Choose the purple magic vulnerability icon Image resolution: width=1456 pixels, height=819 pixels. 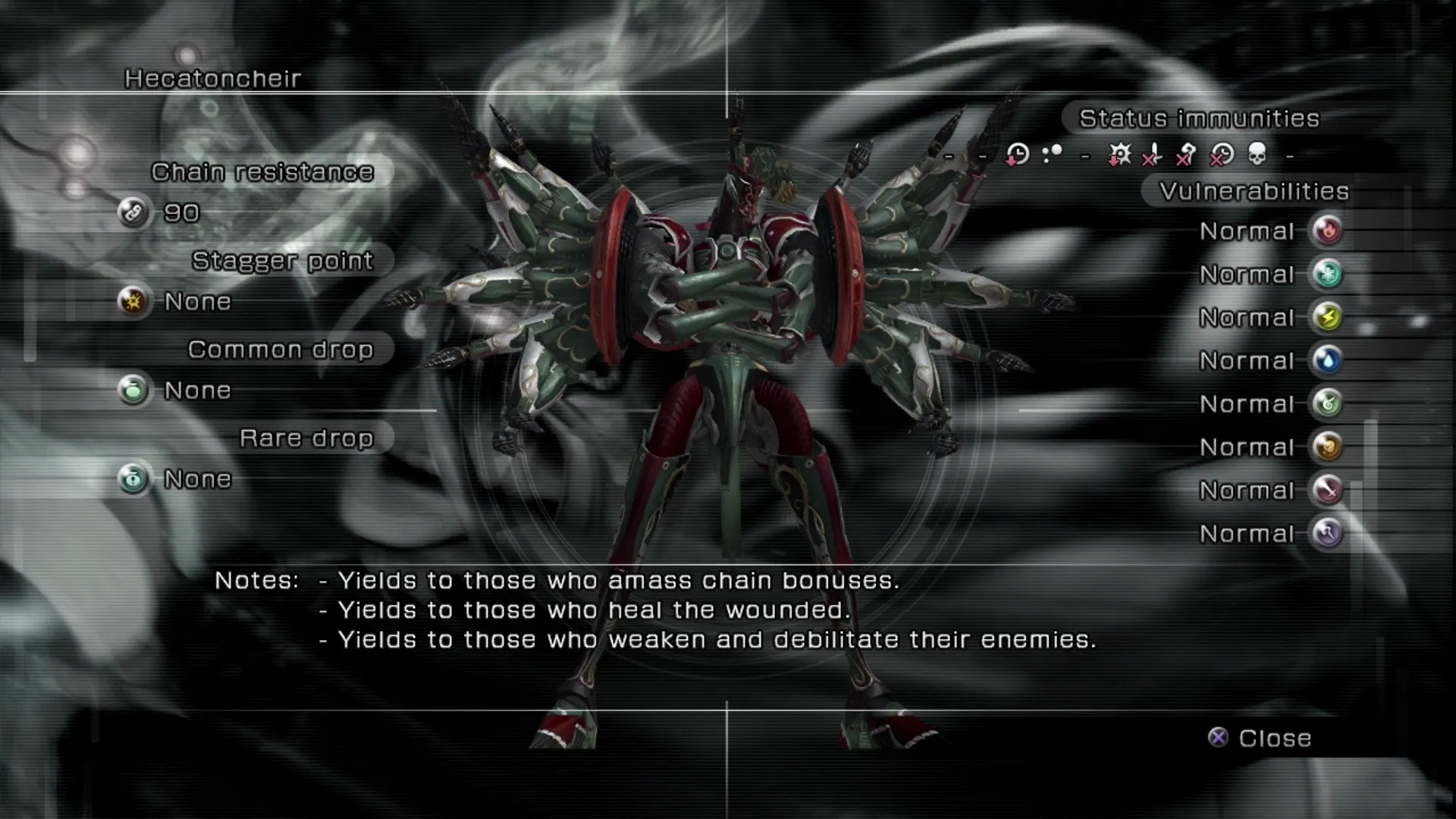coord(1328,533)
